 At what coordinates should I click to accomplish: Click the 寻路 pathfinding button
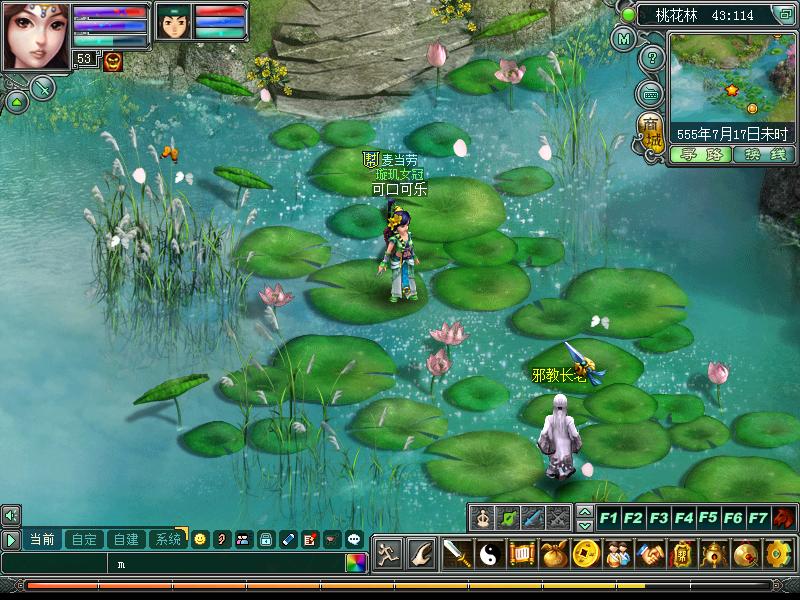[700, 155]
